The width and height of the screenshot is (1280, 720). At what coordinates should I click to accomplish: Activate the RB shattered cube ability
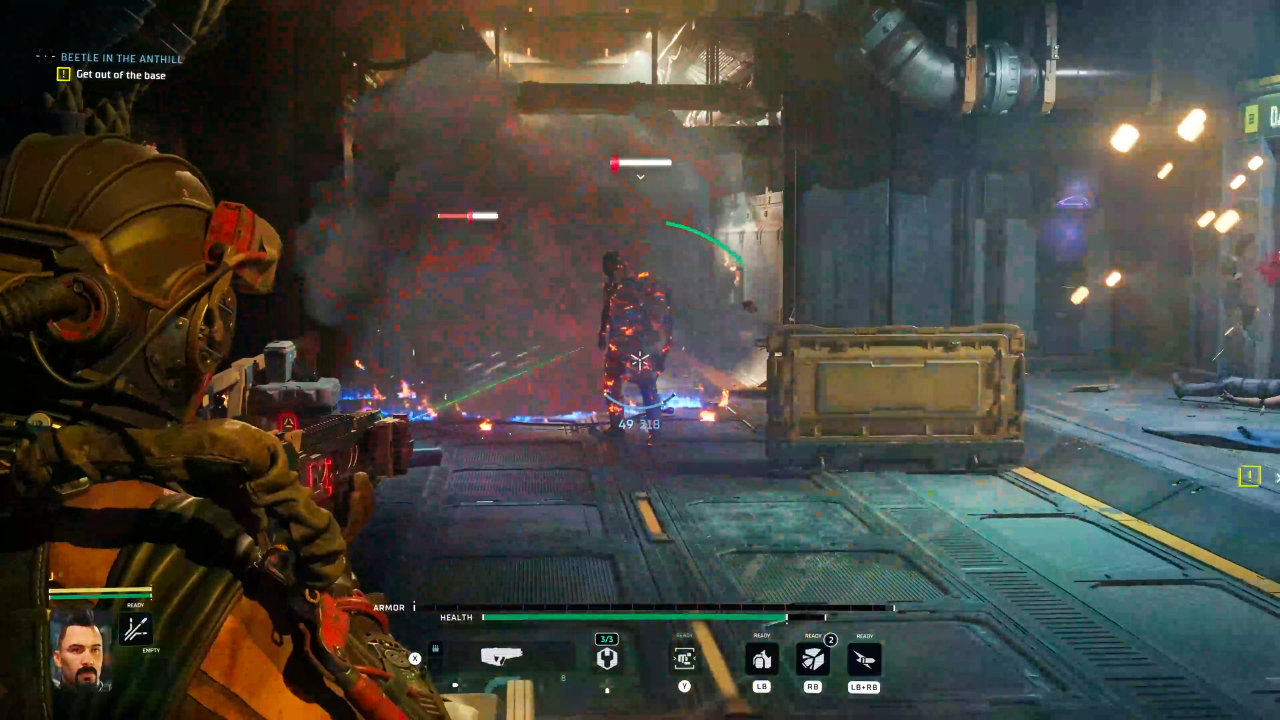click(812, 659)
